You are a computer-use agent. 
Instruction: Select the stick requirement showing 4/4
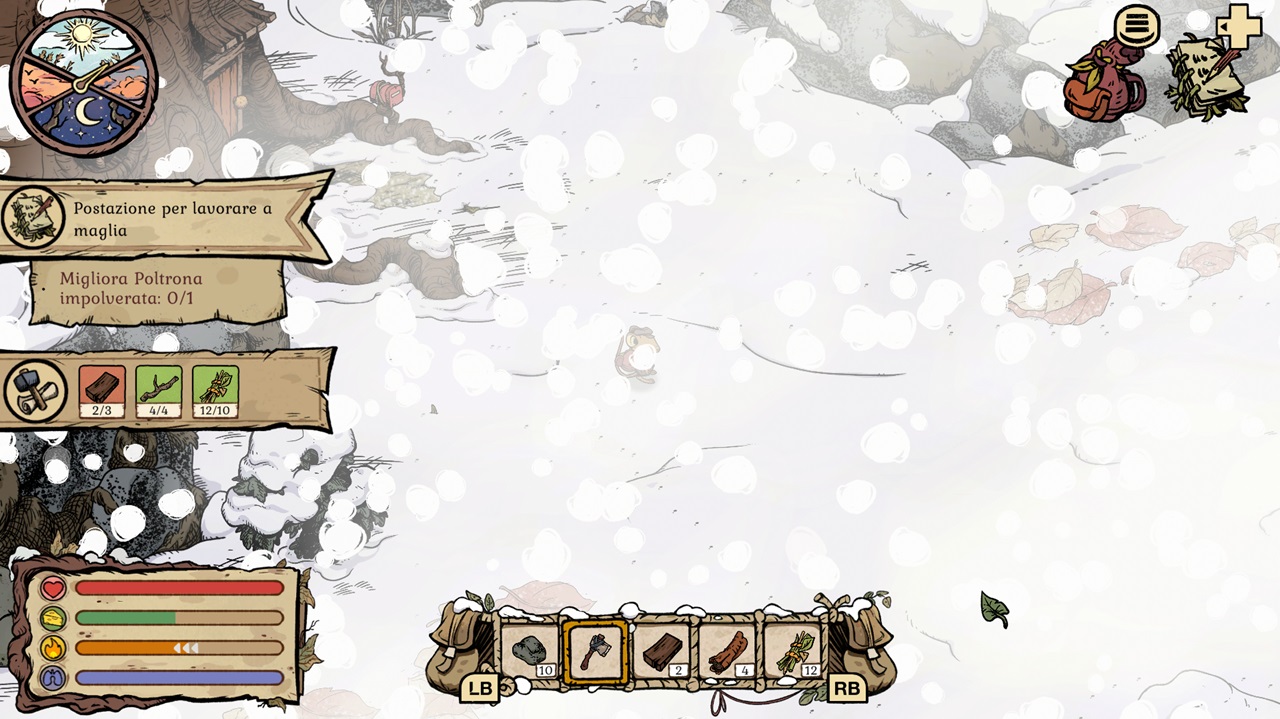[x=158, y=391]
